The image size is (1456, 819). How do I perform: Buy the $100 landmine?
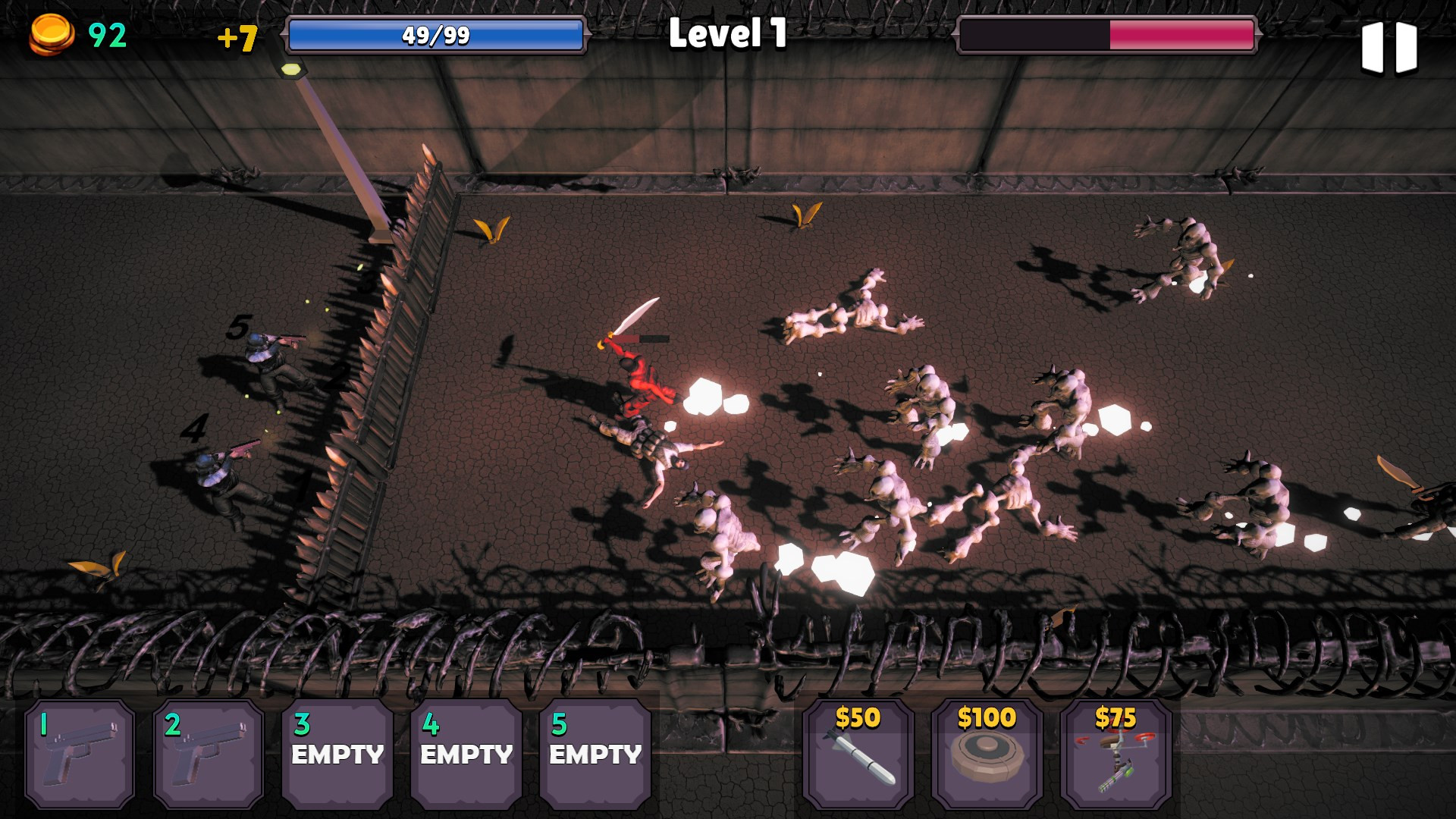(x=987, y=754)
